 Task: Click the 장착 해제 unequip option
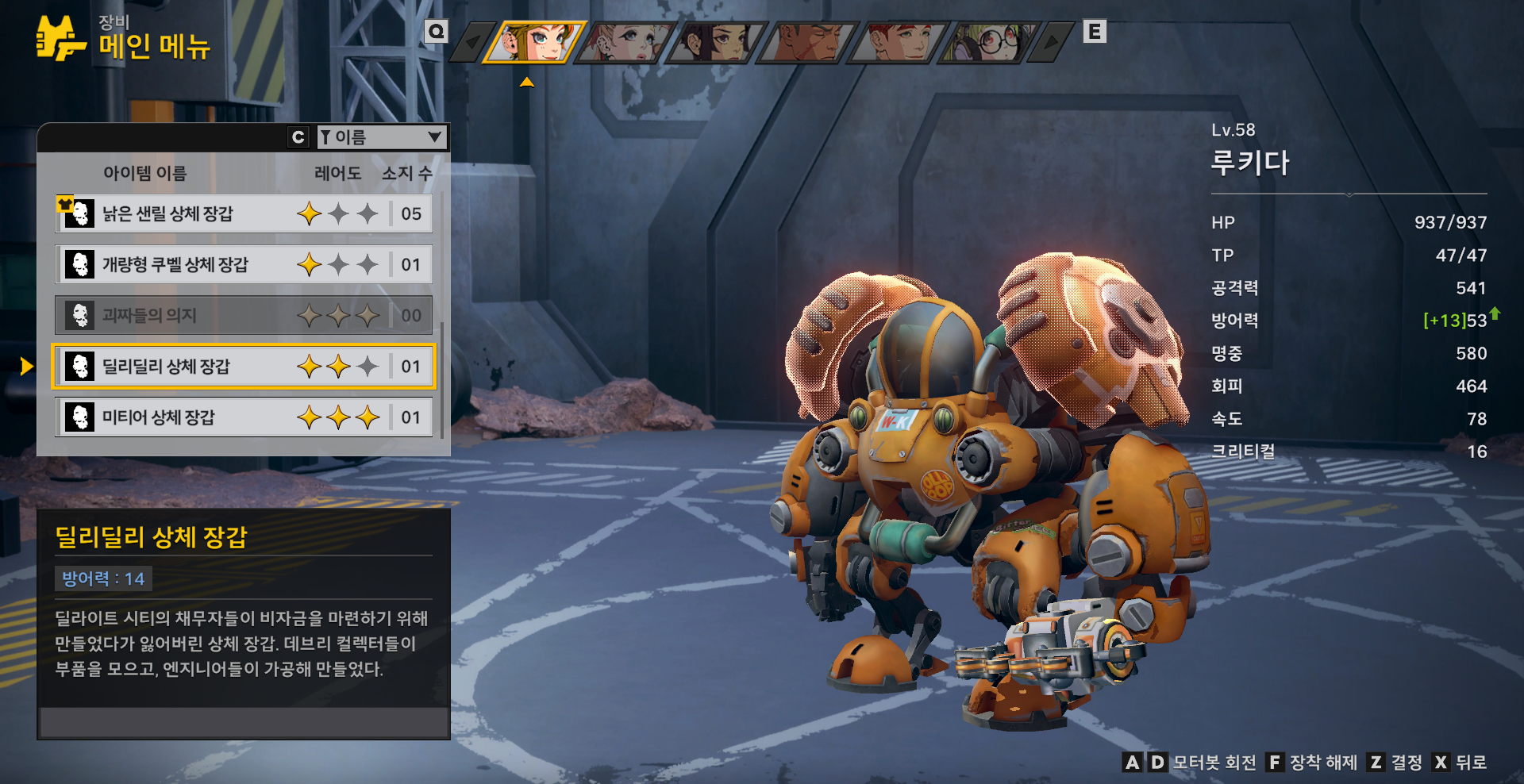point(1312,763)
